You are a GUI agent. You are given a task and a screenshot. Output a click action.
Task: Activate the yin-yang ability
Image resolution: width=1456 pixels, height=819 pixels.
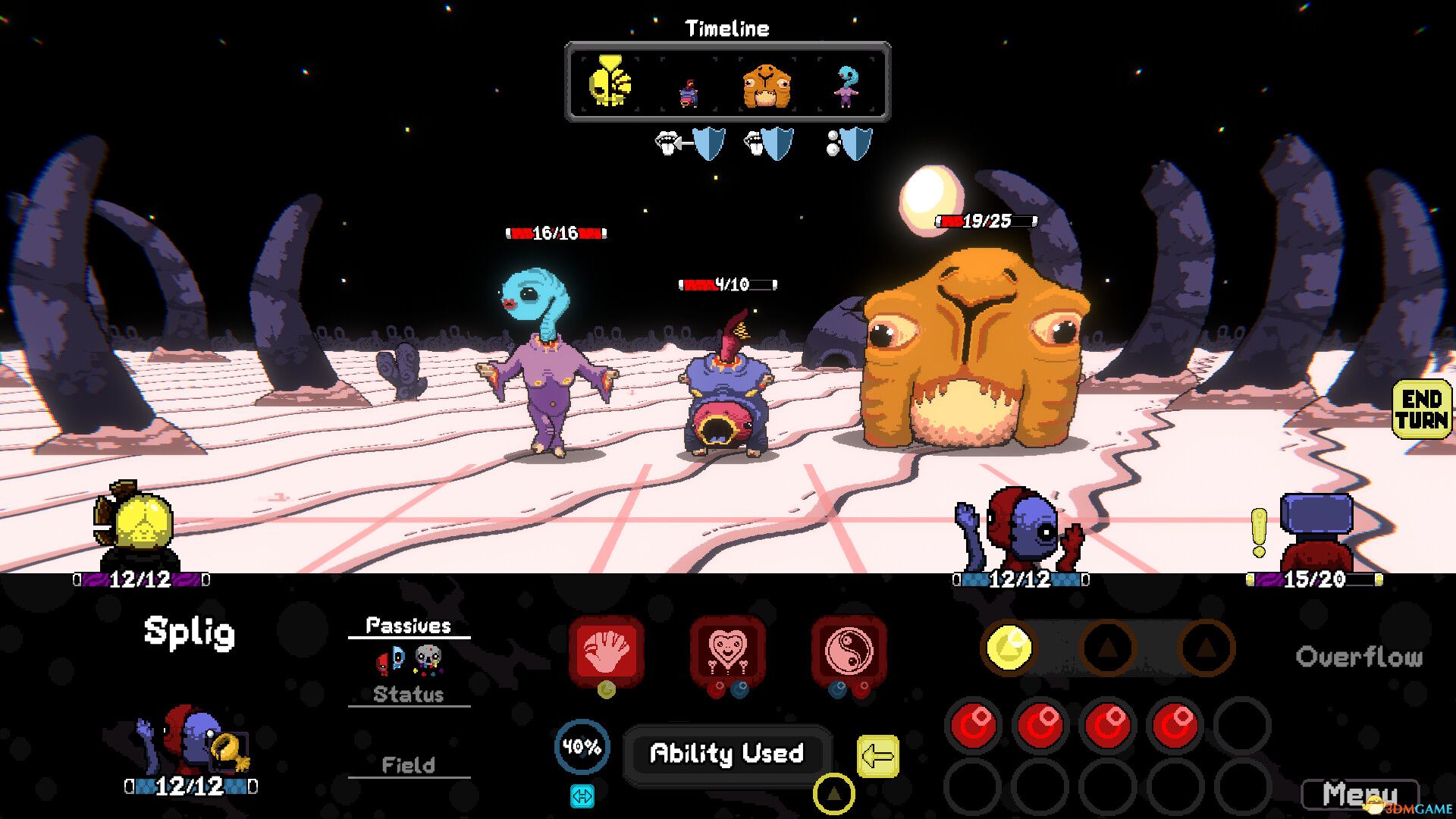point(849,651)
